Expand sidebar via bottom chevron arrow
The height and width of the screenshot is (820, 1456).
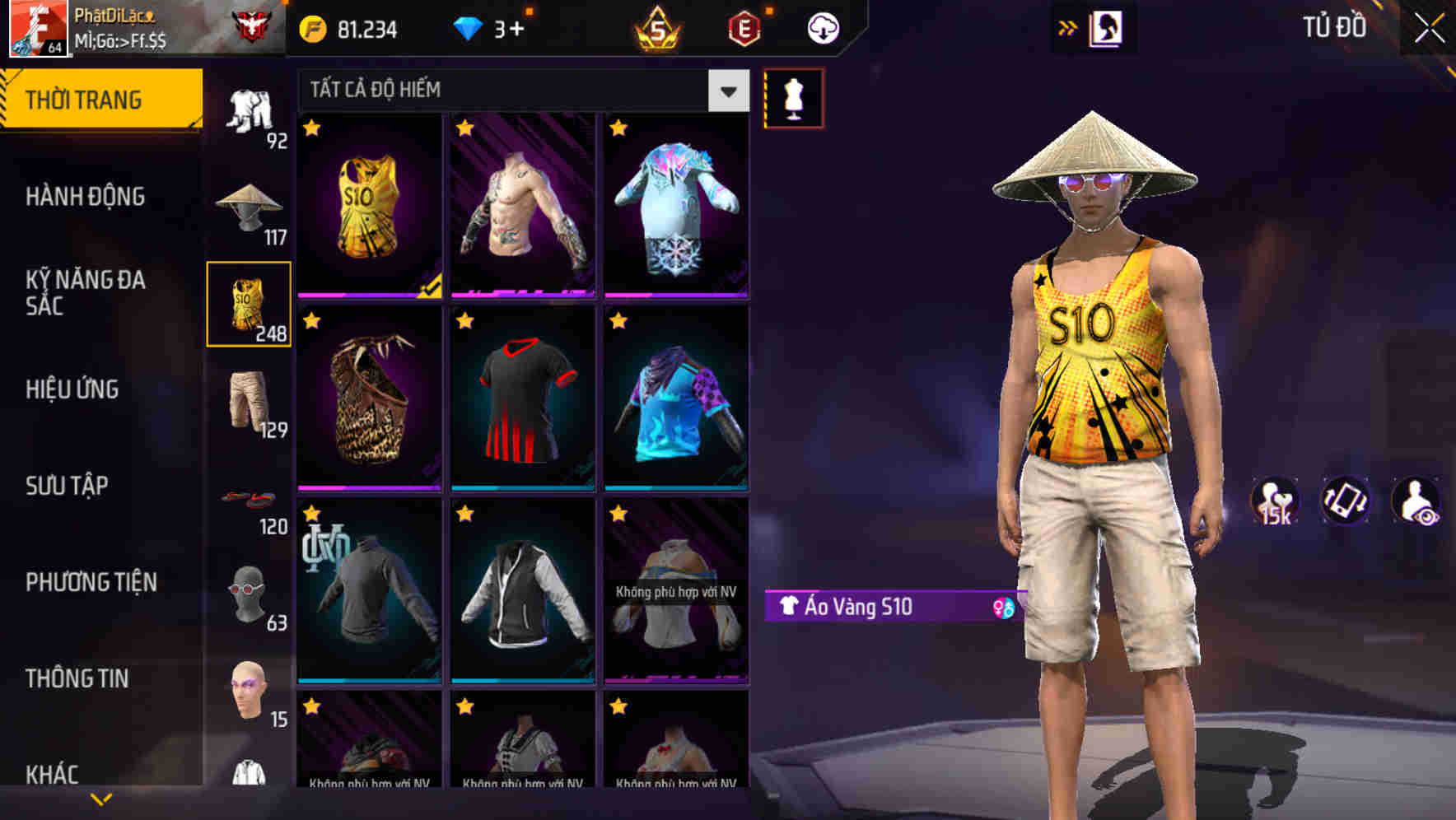[101, 799]
